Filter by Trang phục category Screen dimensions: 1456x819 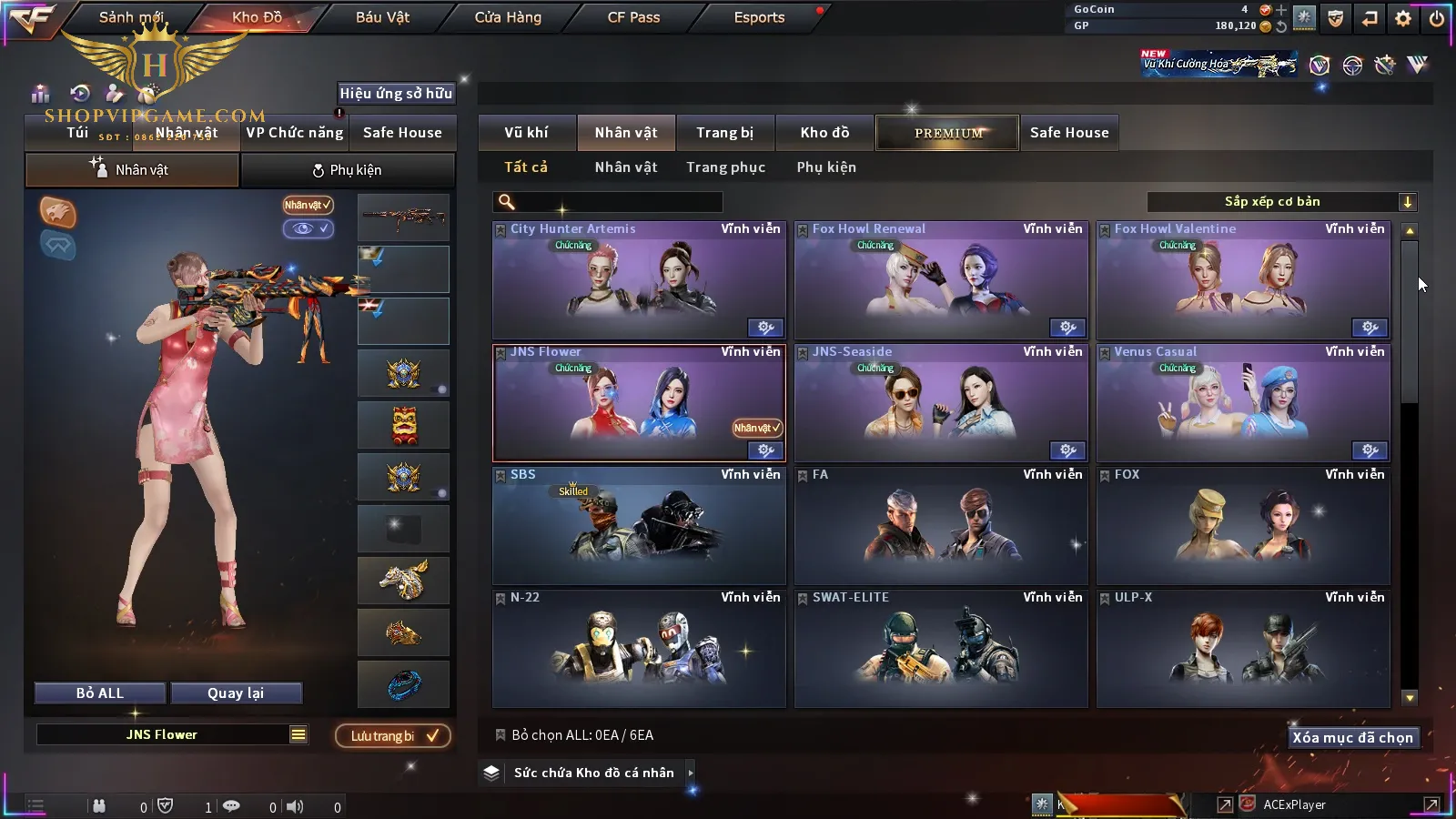[725, 167]
